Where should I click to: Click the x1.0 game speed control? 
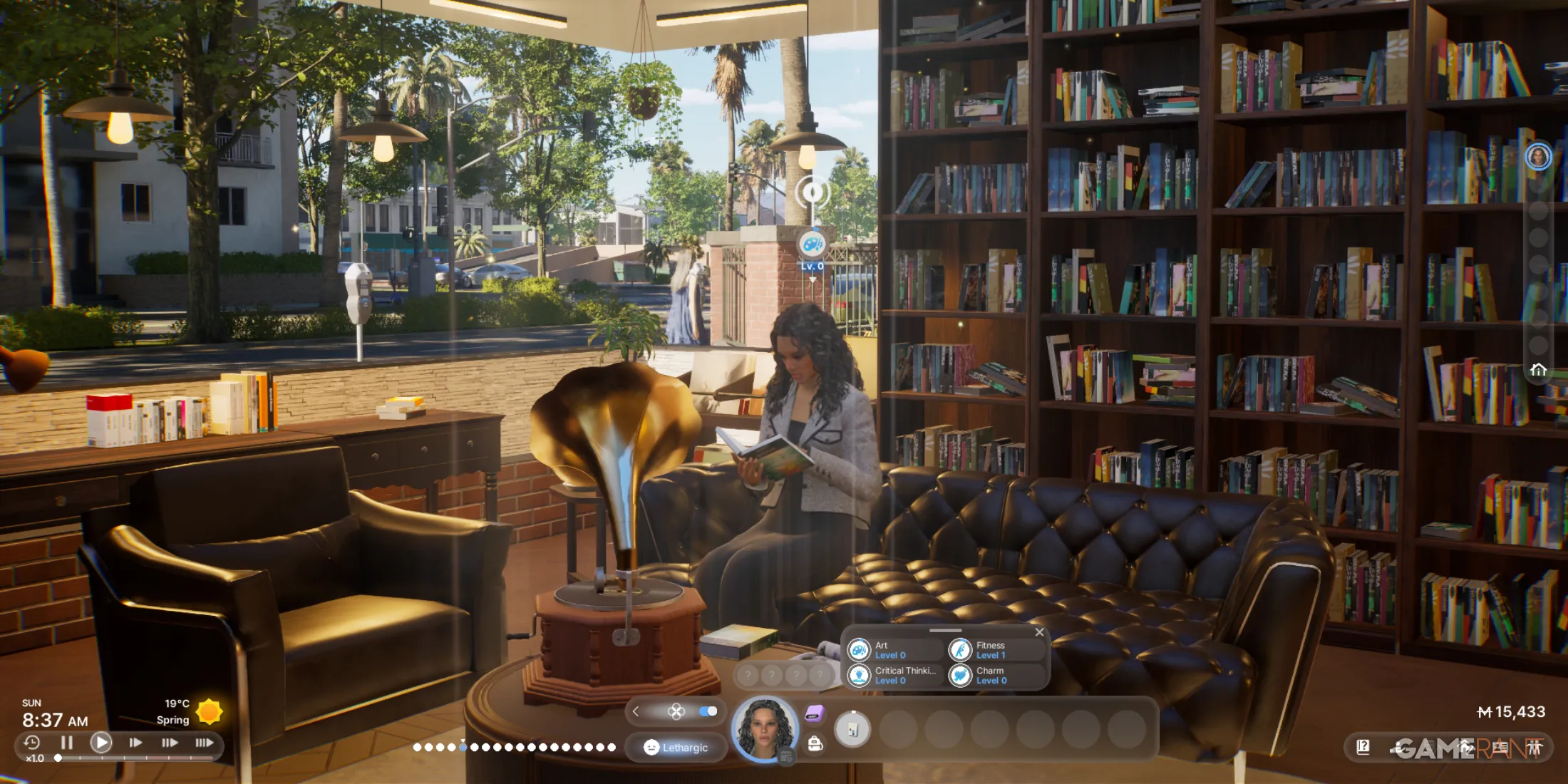(34, 758)
